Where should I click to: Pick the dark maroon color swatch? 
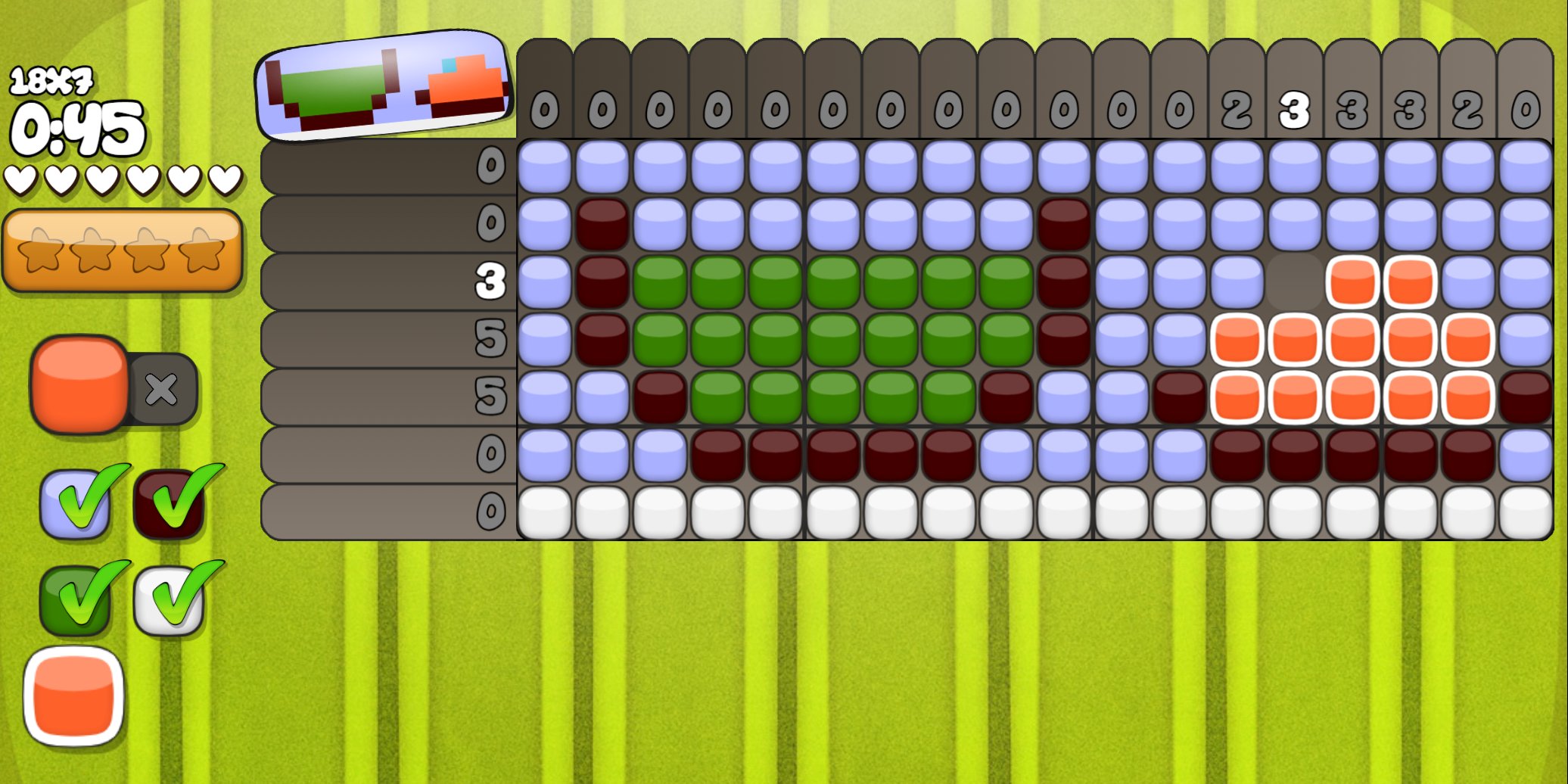(168, 504)
